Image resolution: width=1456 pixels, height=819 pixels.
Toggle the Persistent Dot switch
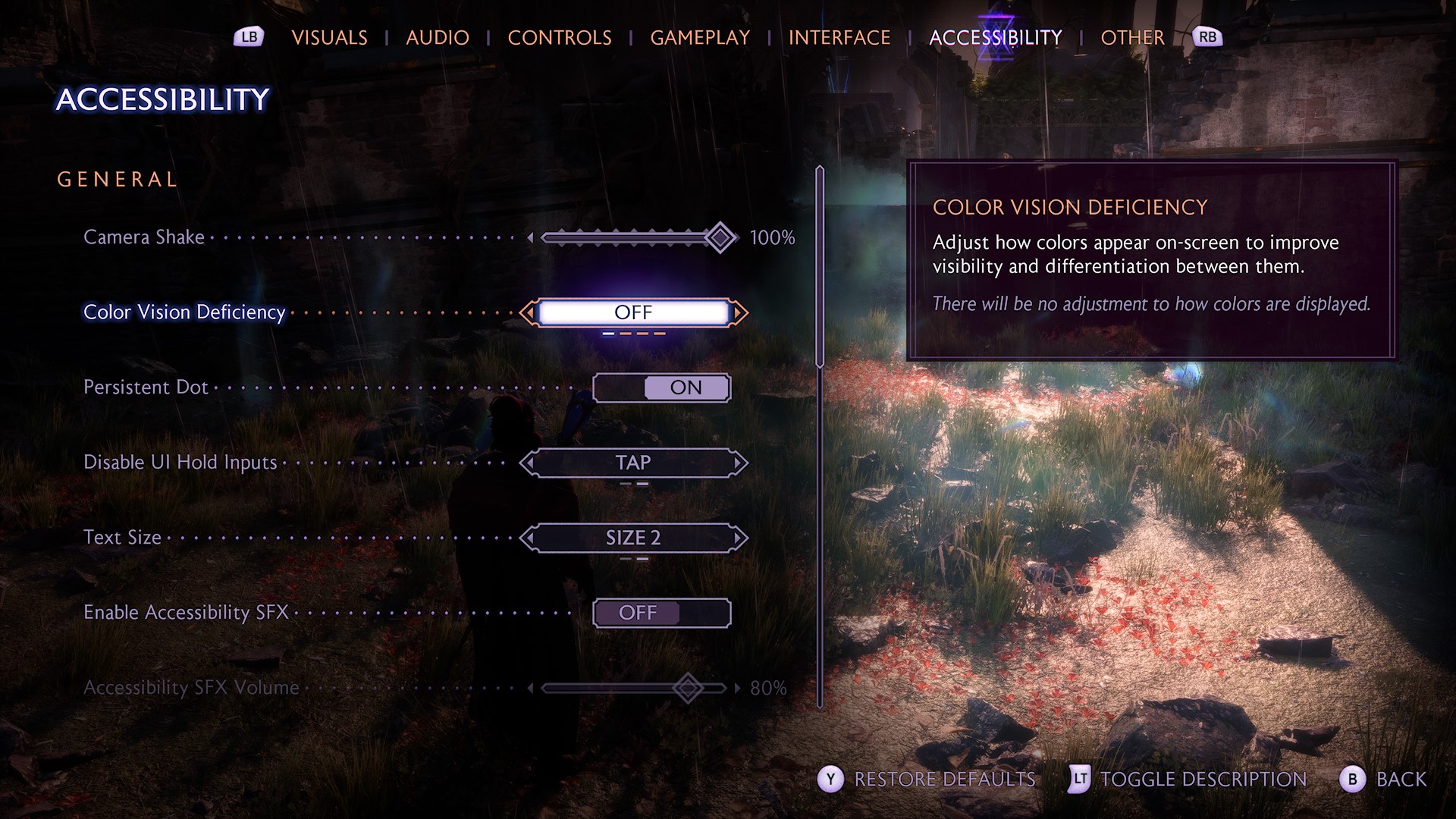click(x=661, y=388)
